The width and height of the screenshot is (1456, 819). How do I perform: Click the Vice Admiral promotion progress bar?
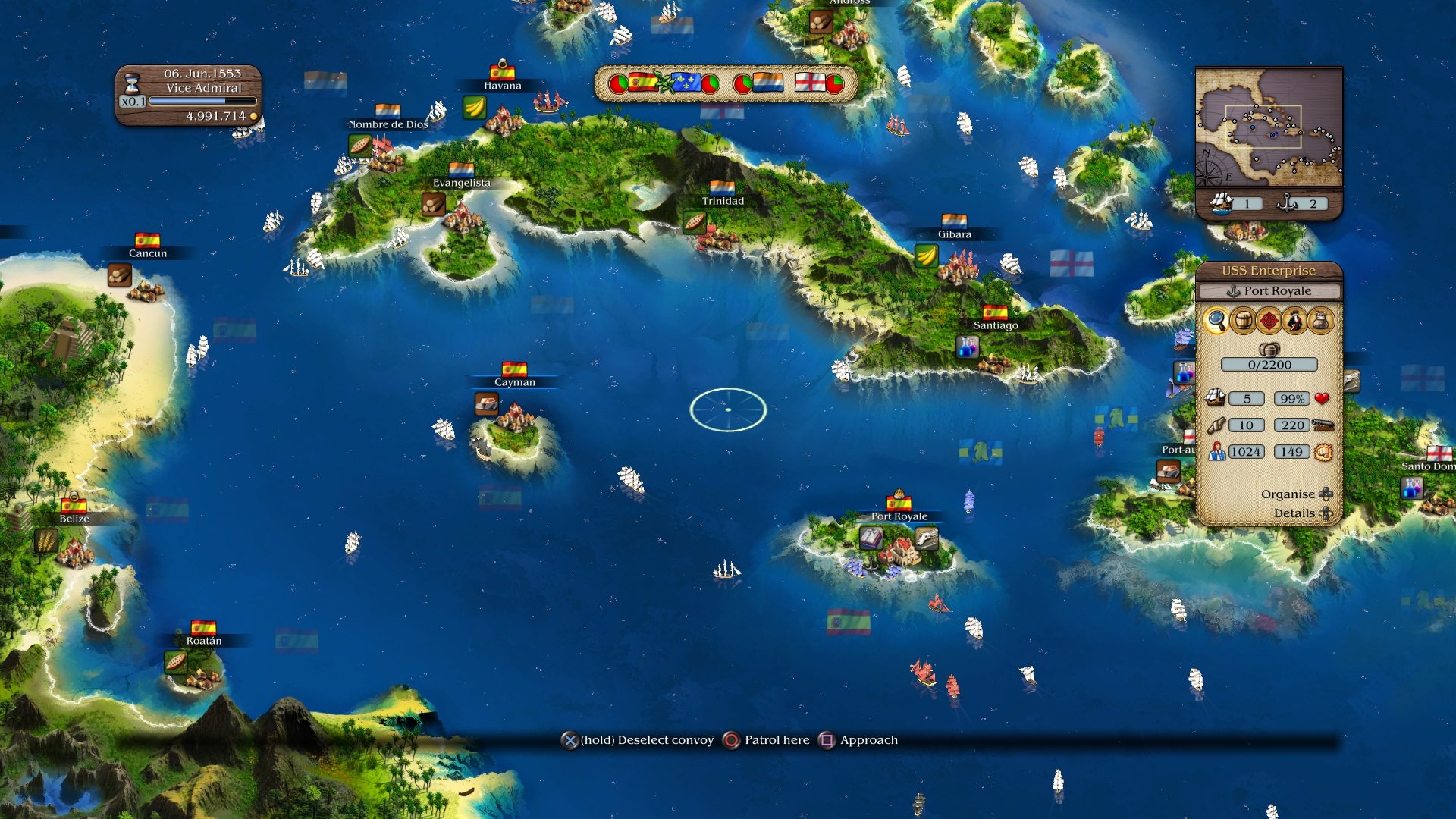[201, 99]
